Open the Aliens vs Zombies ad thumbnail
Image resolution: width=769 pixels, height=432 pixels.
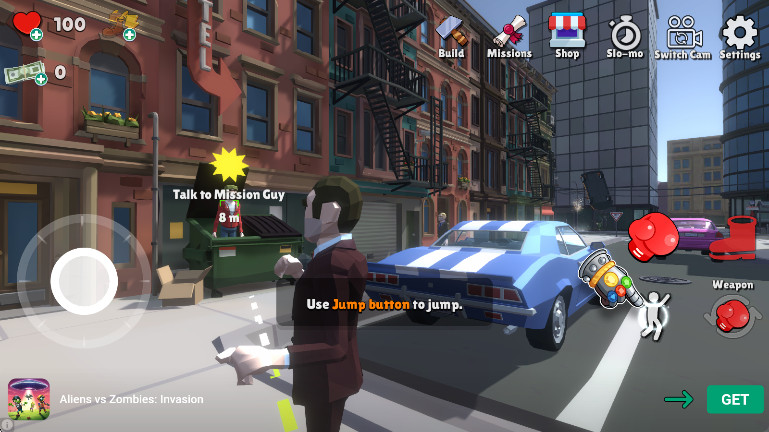point(30,400)
